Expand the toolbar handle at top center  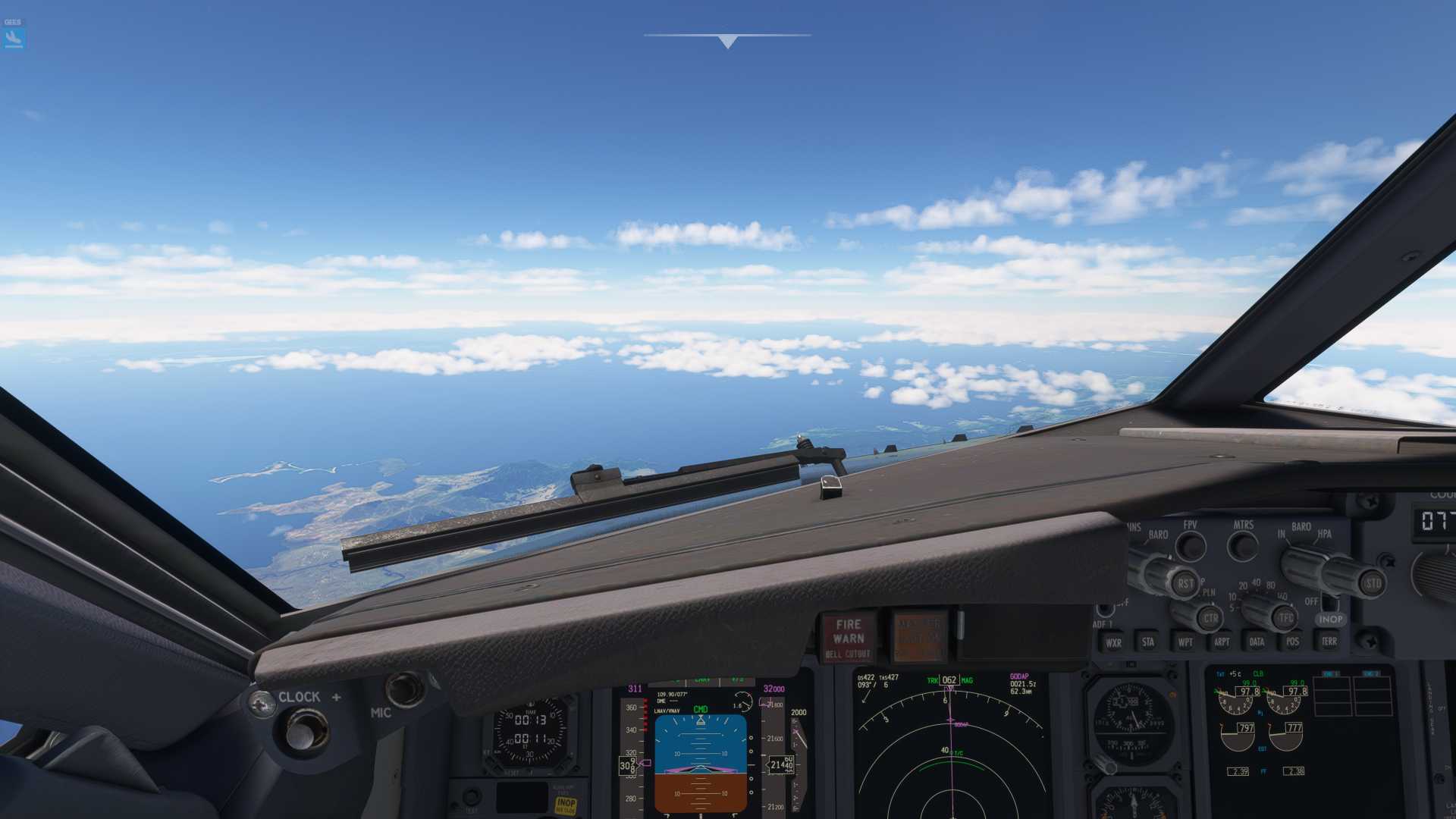[x=727, y=41]
